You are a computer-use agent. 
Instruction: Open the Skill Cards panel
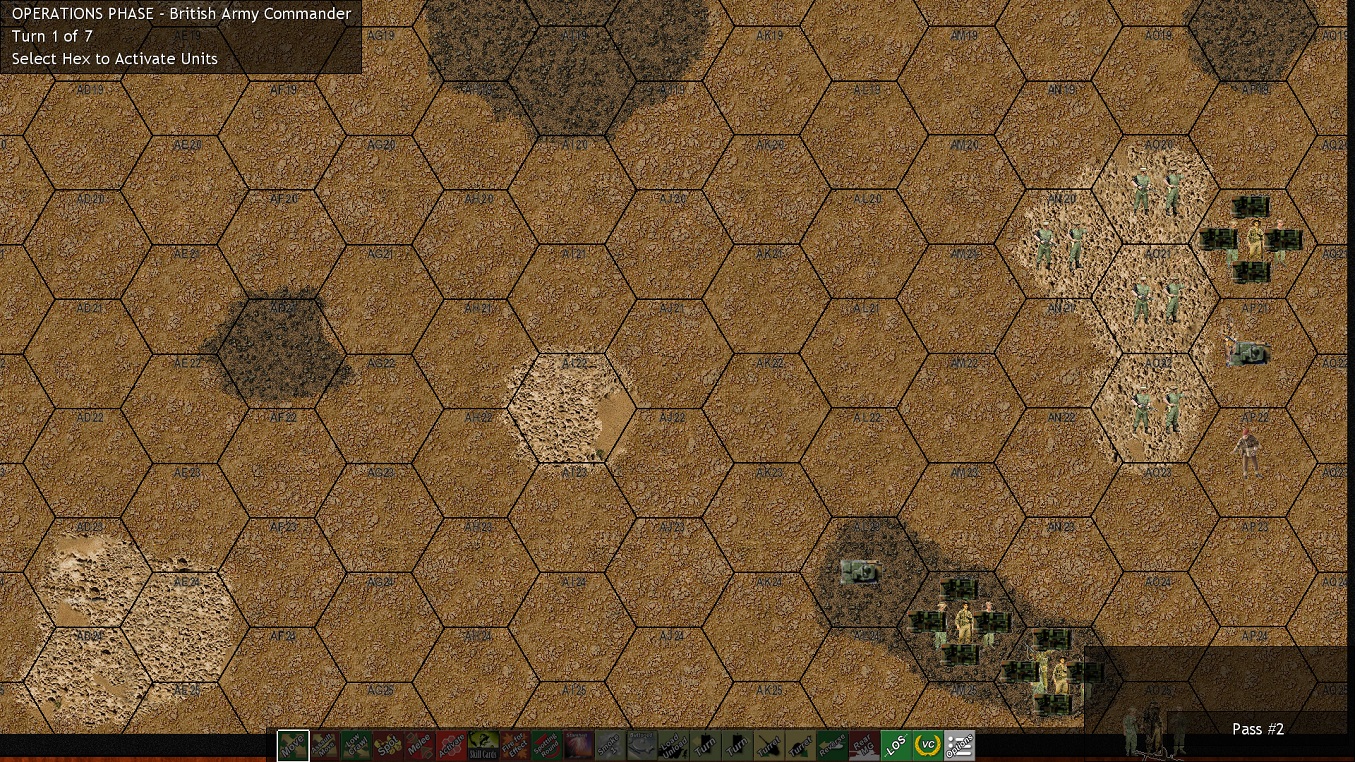[x=485, y=745]
